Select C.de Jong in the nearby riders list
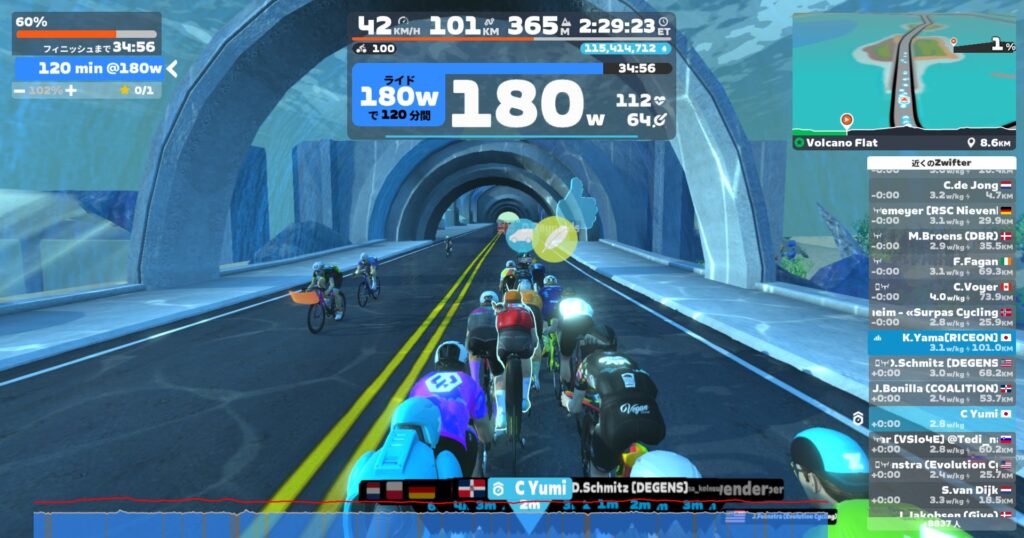Screen dimensions: 1024x538 [941, 190]
